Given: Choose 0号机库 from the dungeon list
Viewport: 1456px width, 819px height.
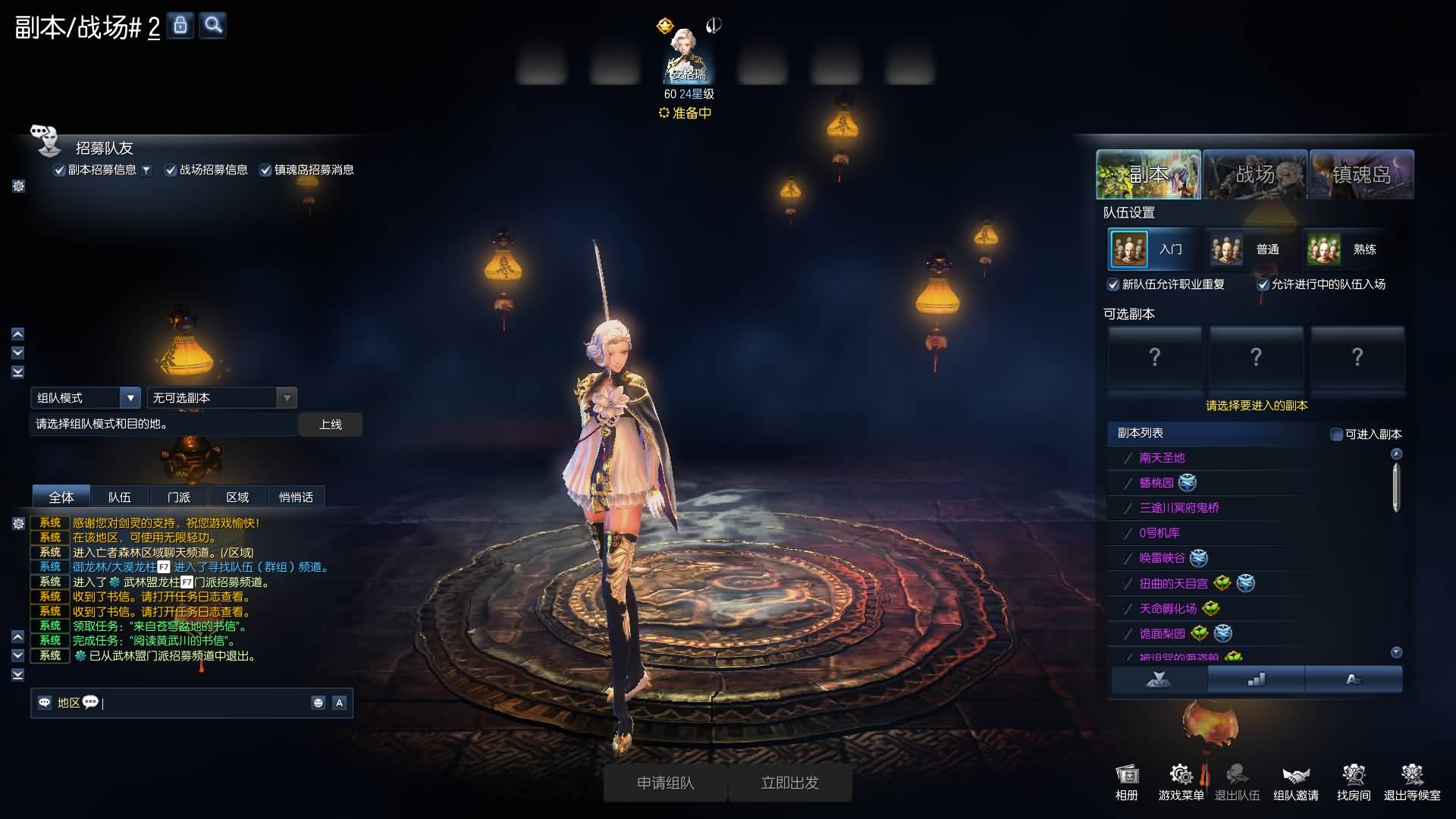Looking at the screenshot, I should (1159, 533).
